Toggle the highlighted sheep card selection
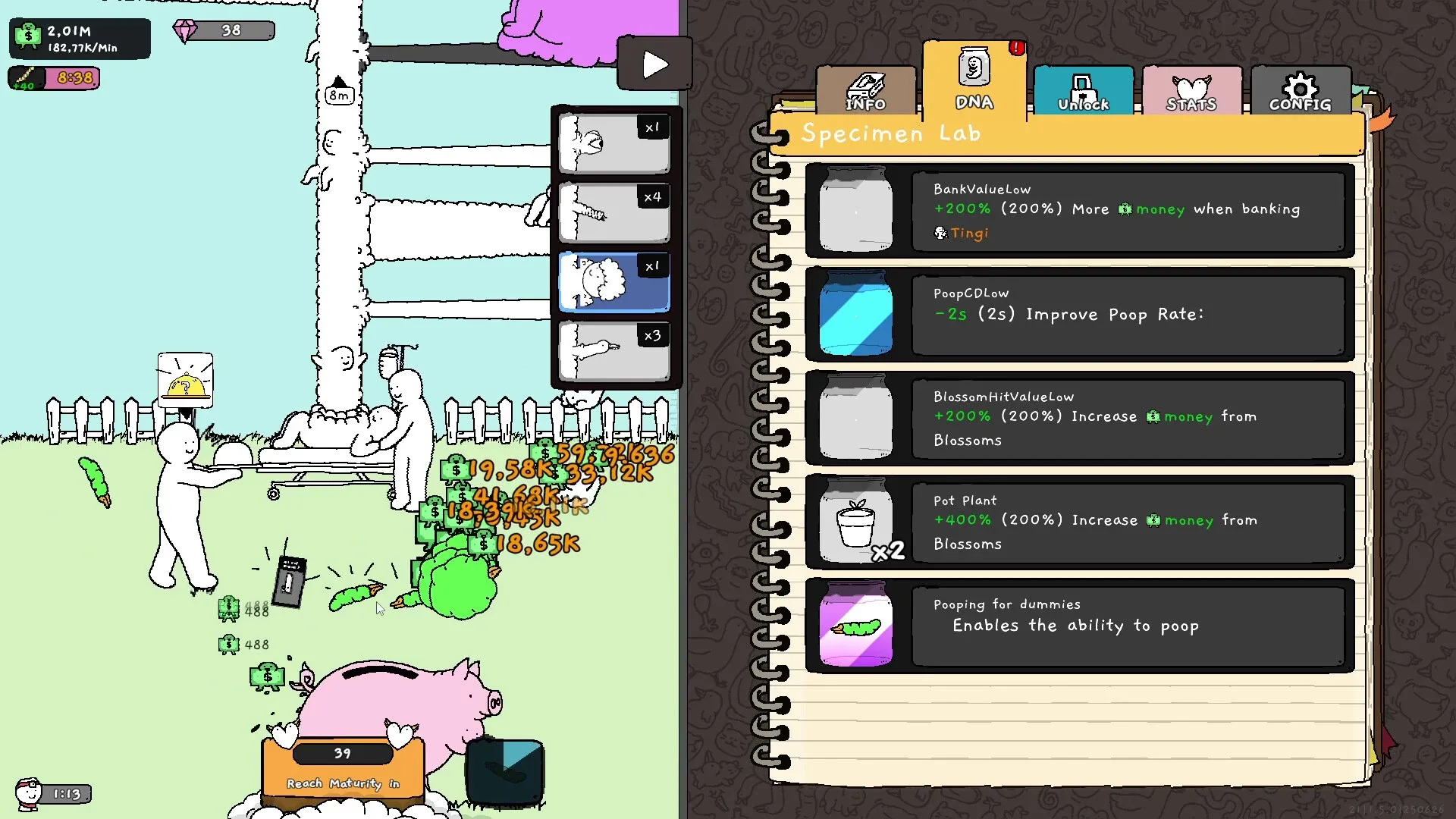Image resolution: width=1456 pixels, height=819 pixels. 614,281
